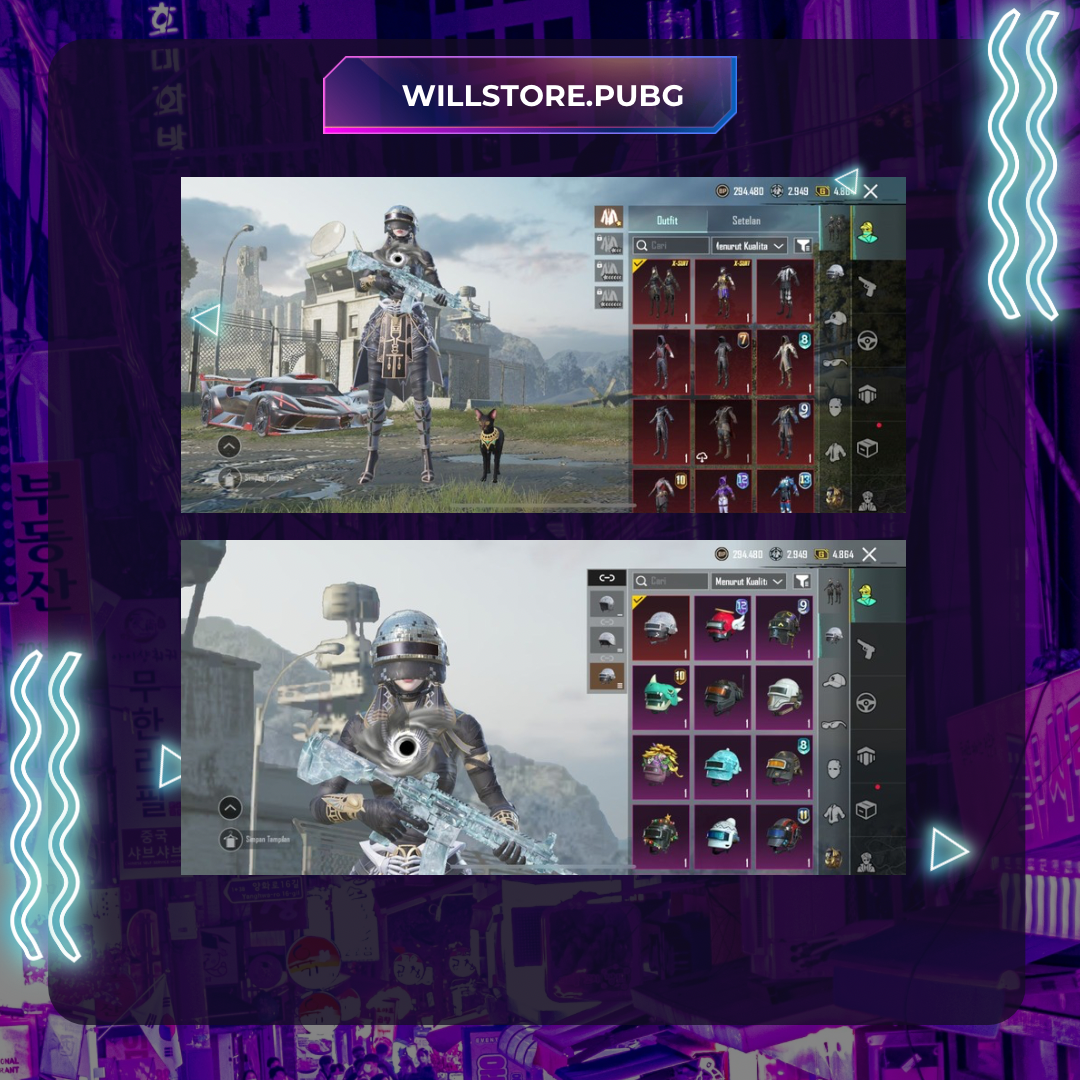Image resolution: width=1080 pixels, height=1080 pixels.
Task: Switch to the Setelan tab
Action: [x=746, y=220]
